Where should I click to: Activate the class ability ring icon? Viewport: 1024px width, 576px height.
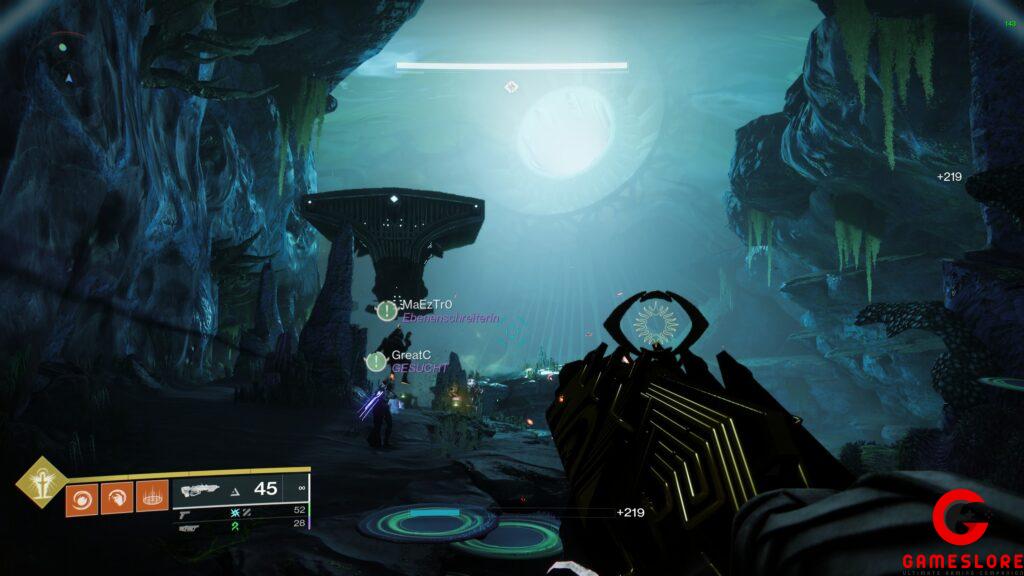pyautogui.click(x=151, y=497)
